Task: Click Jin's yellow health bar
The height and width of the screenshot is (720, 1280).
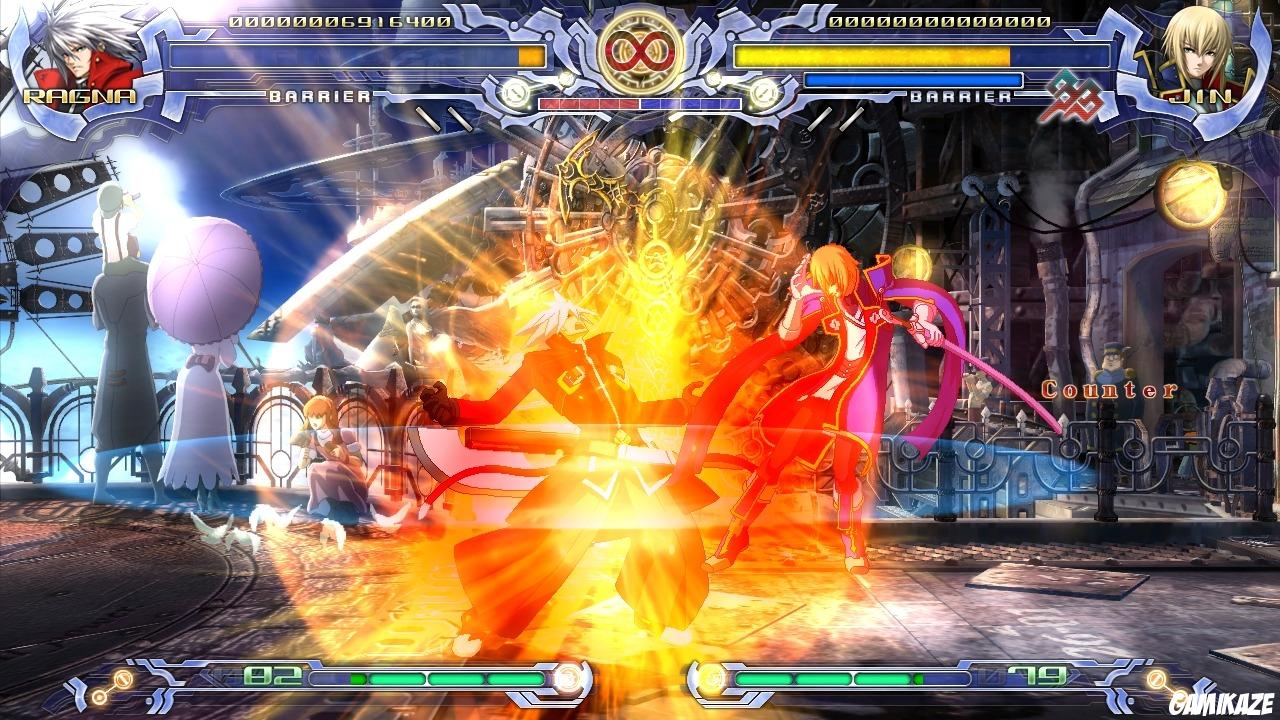Action: click(870, 57)
